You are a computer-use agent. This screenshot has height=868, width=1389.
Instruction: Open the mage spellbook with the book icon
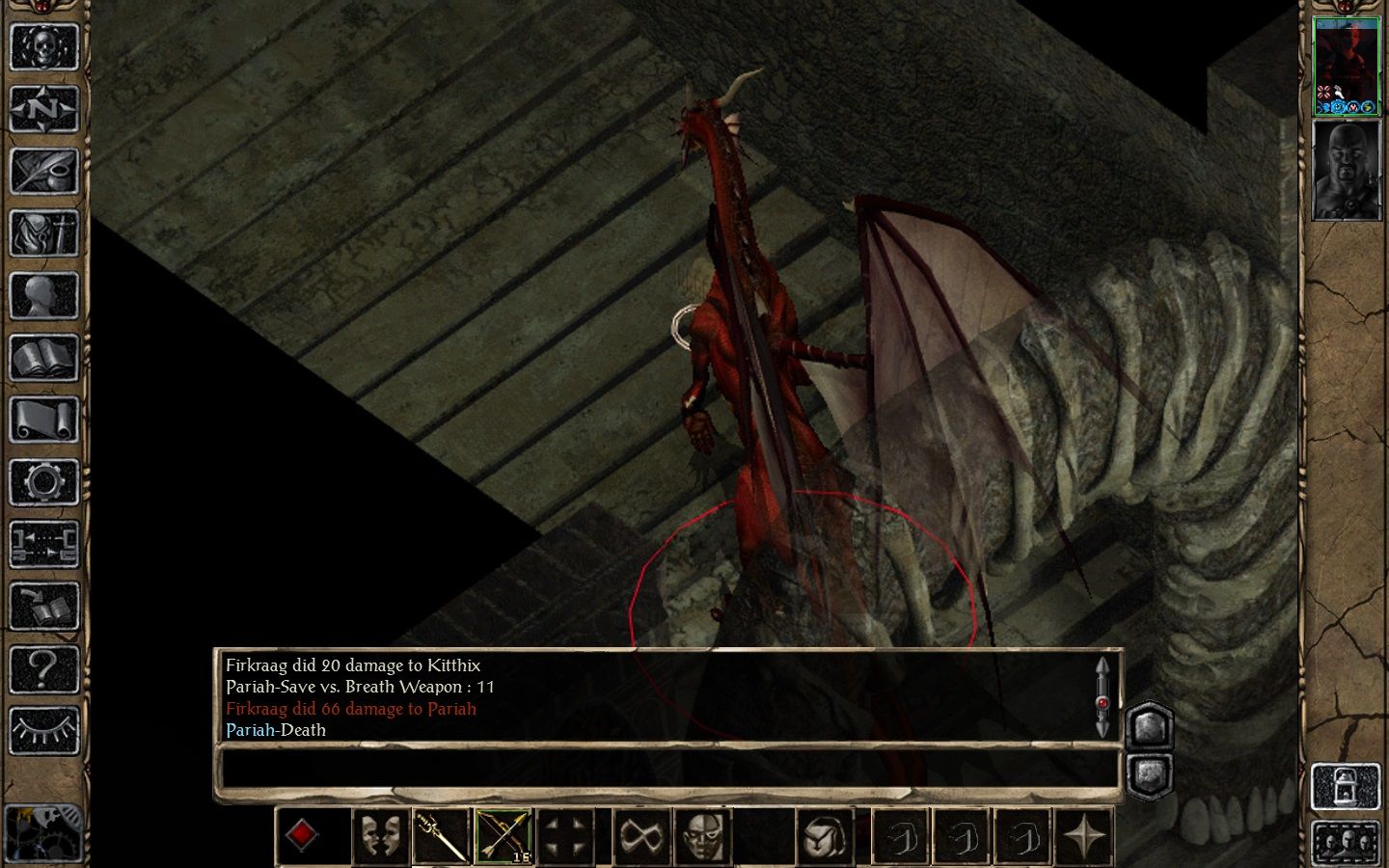click(43, 358)
